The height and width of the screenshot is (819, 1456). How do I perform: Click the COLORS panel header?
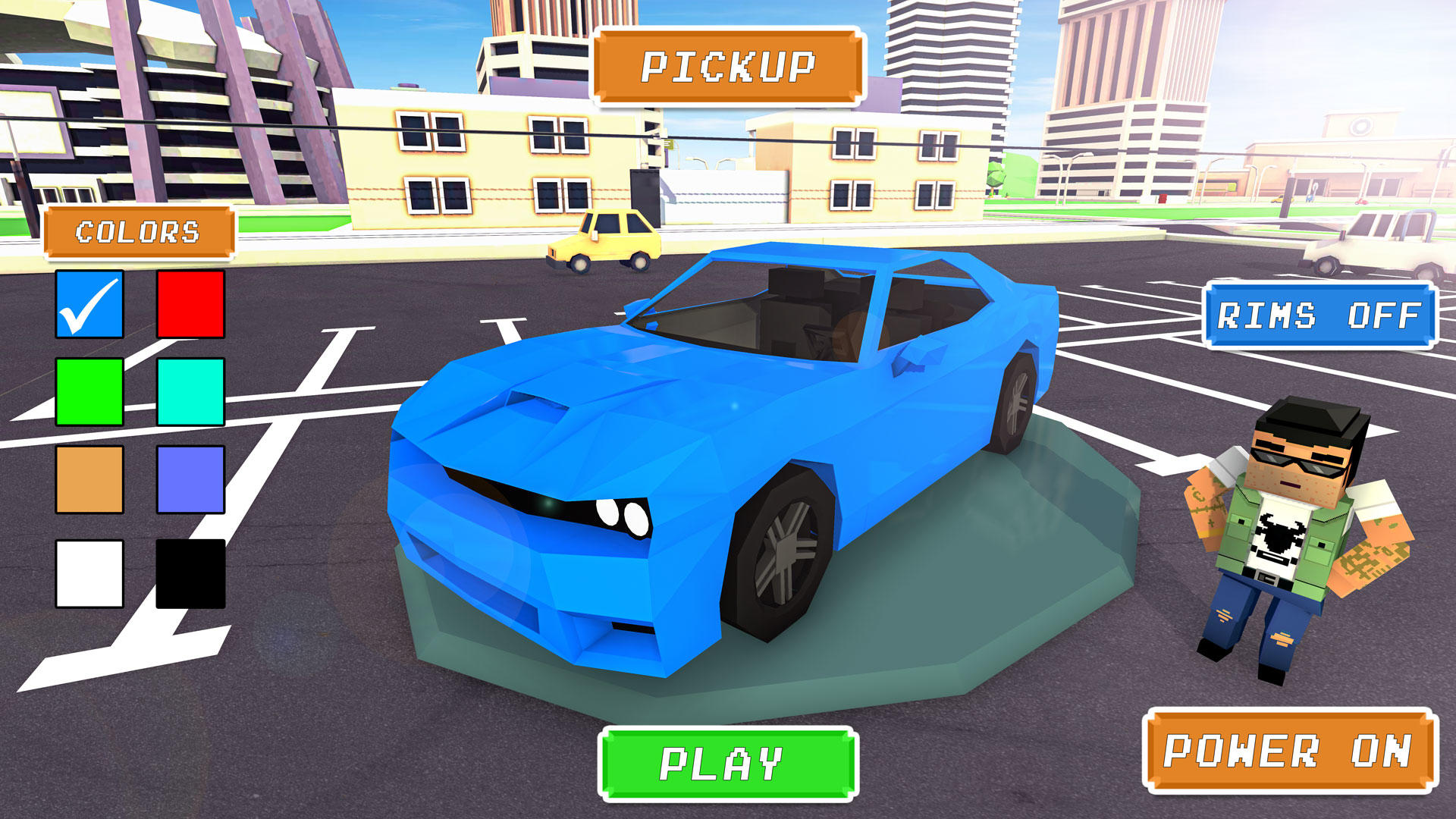(x=139, y=230)
